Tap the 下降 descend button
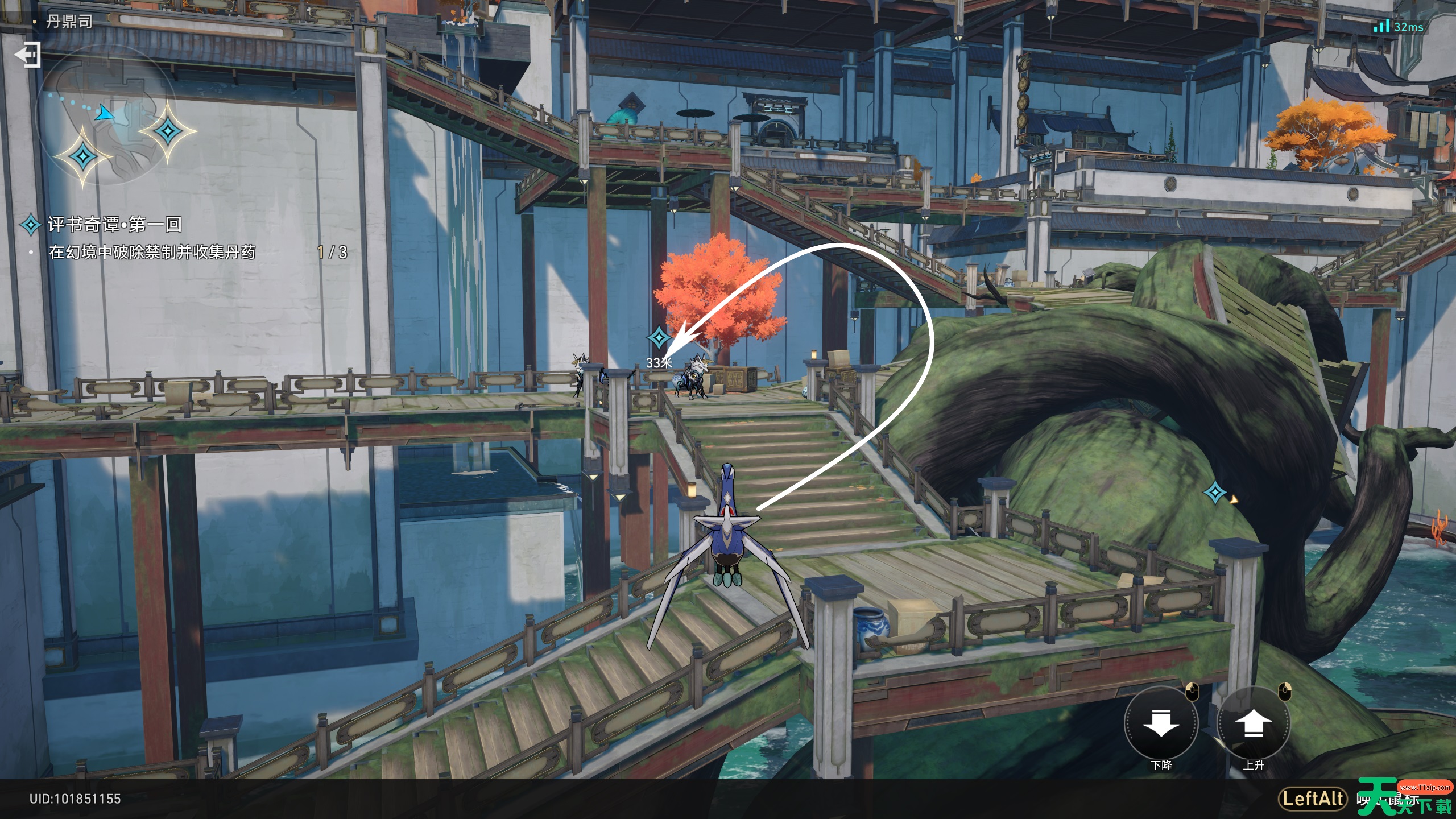 tap(1161, 723)
